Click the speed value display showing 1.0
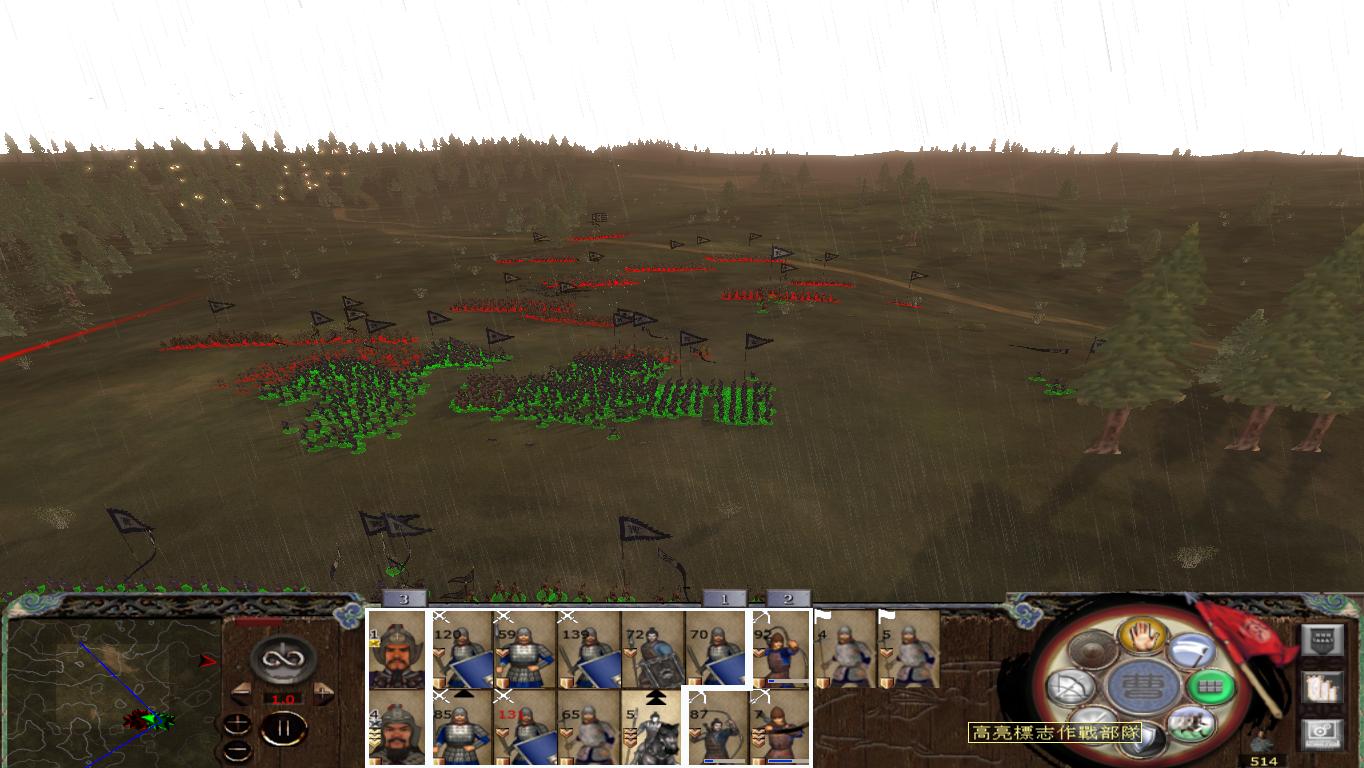This screenshot has width=1364, height=768. [283, 698]
